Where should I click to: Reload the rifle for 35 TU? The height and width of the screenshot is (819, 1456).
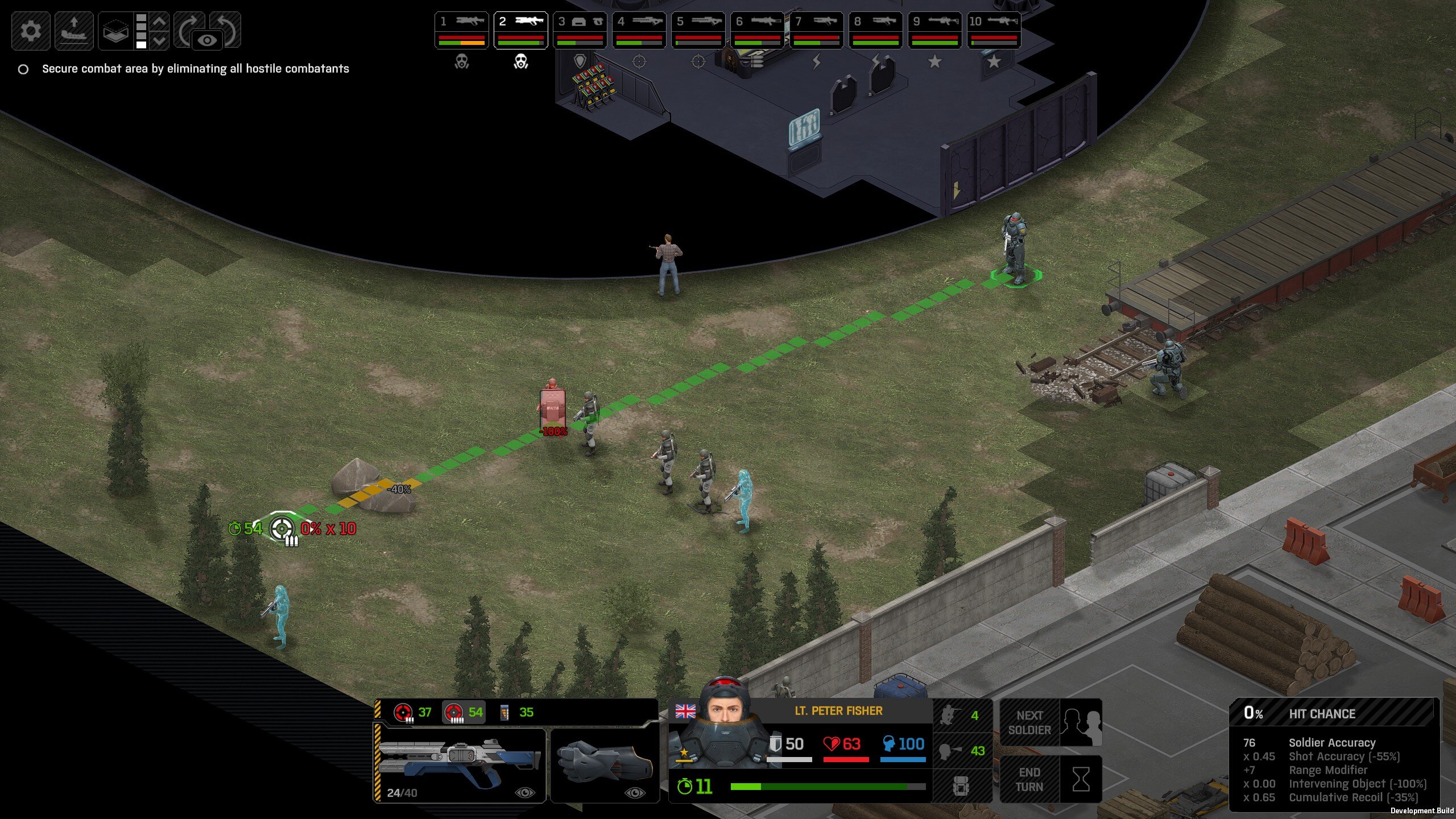(516, 712)
